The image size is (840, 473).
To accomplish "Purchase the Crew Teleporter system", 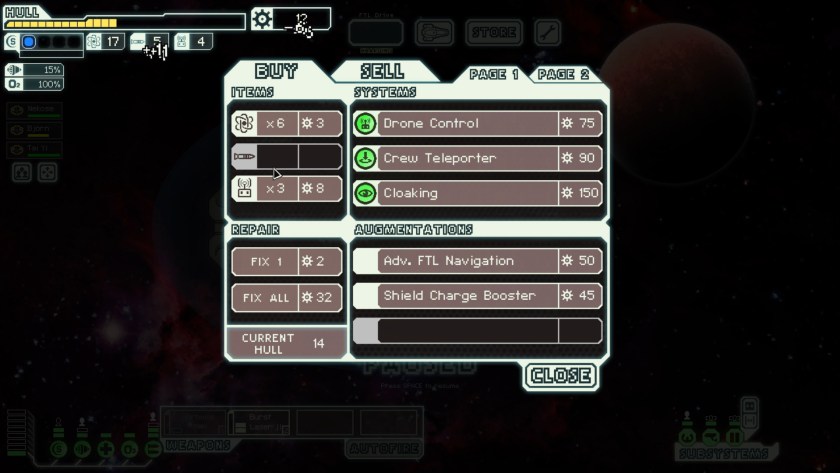I will coord(478,158).
